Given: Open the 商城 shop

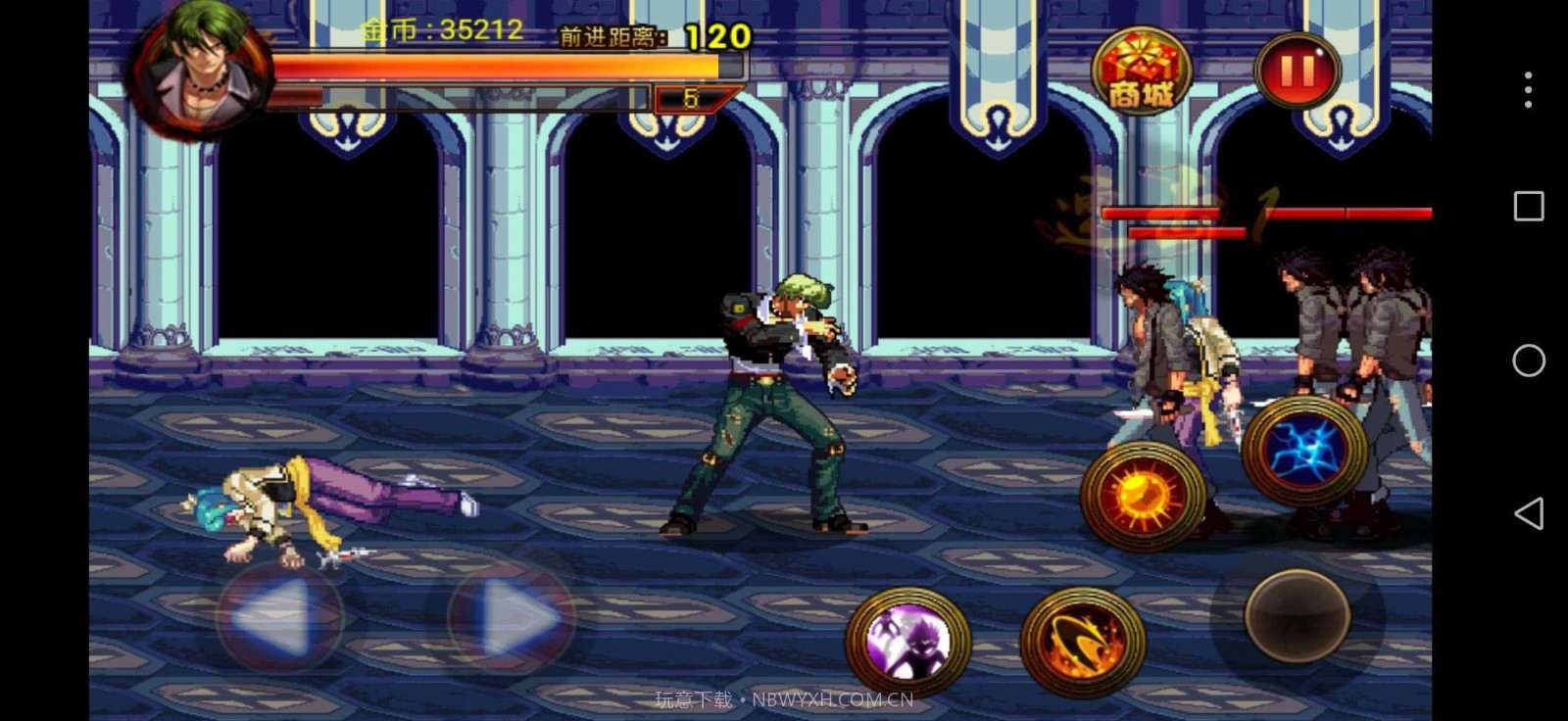Looking at the screenshot, I should point(1141,71).
